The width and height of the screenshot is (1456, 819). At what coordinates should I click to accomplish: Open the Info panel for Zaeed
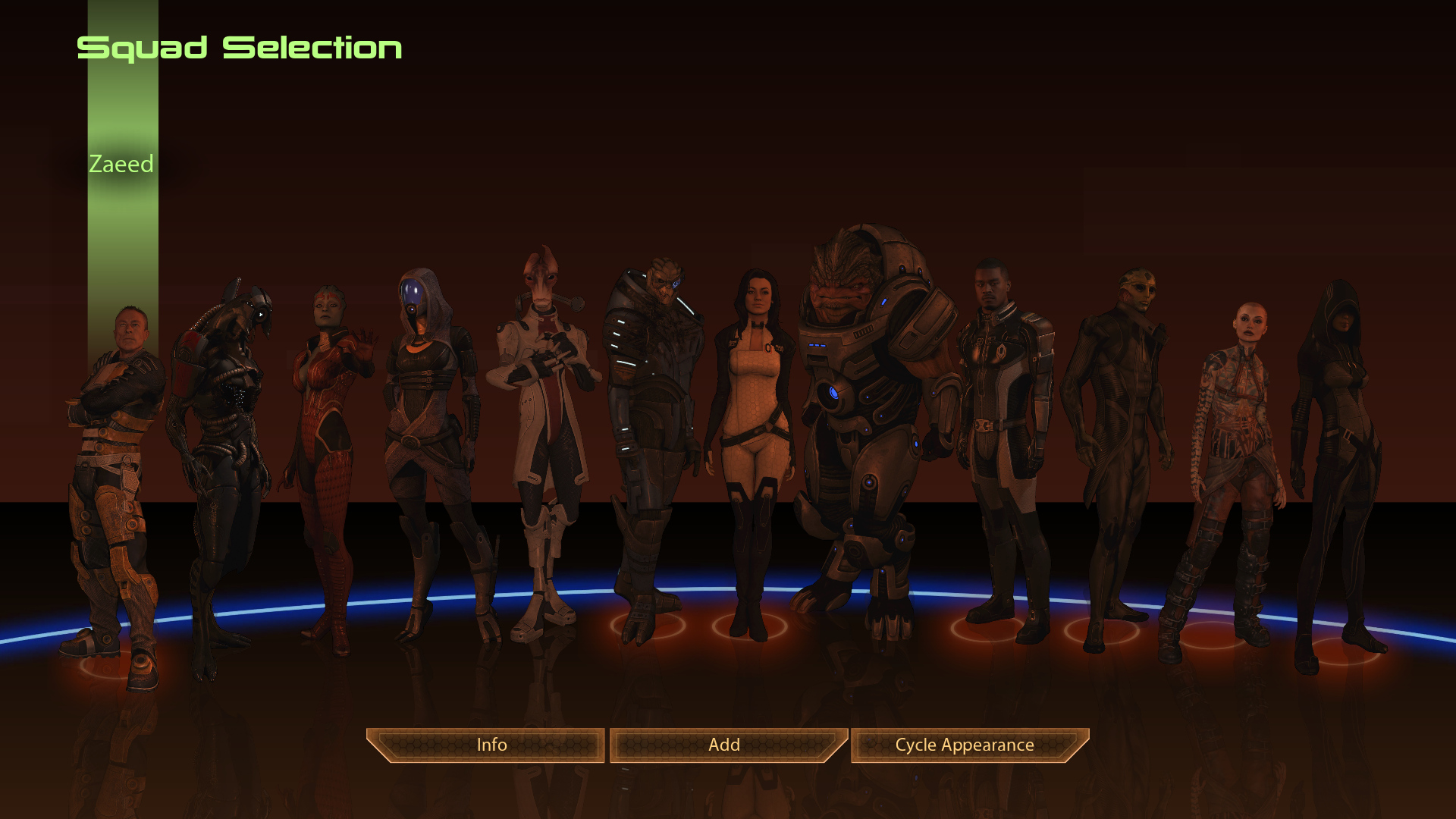click(x=491, y=745)
